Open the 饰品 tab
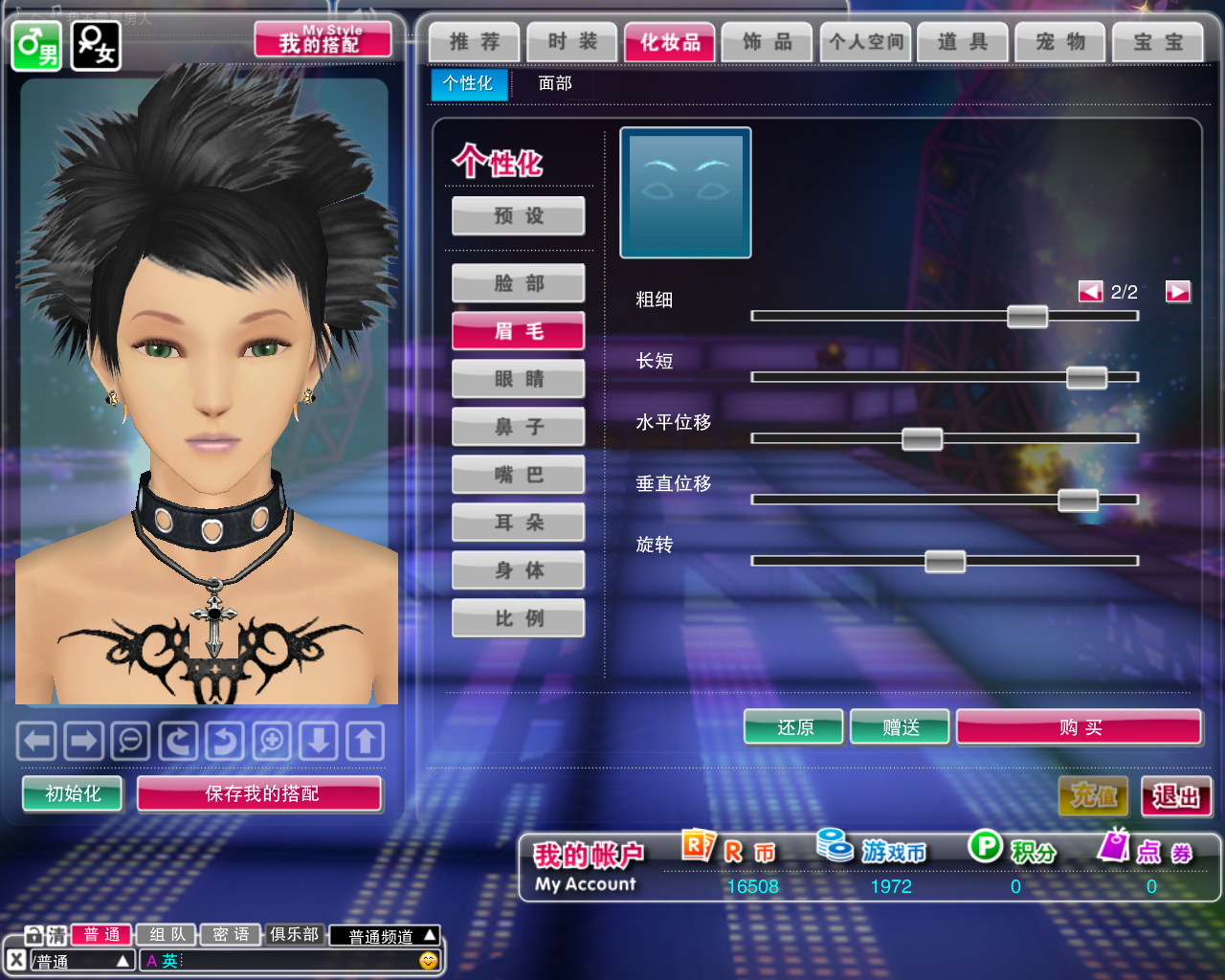 pyautogui.click(x=768, y=42)
